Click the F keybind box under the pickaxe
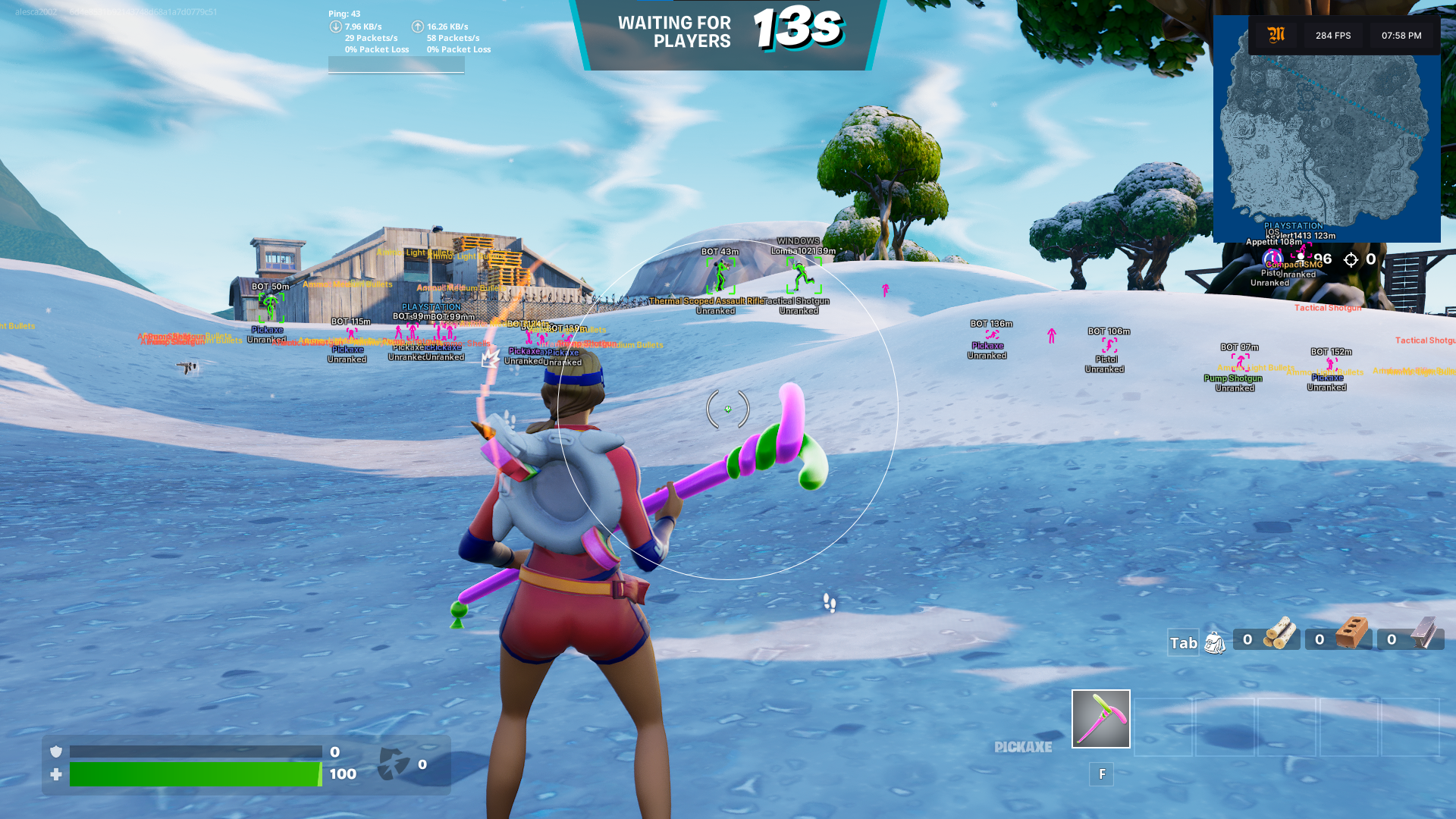 pyautogui.click(x=1101, y=774)
